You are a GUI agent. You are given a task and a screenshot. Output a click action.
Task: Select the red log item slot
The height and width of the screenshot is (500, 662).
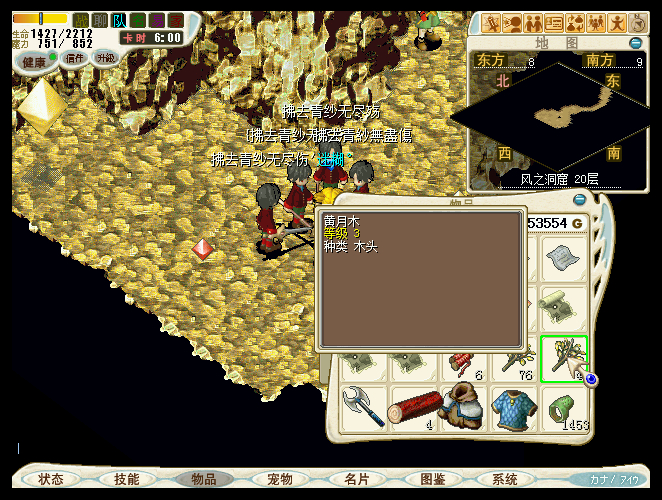click(x=413, y=411)
